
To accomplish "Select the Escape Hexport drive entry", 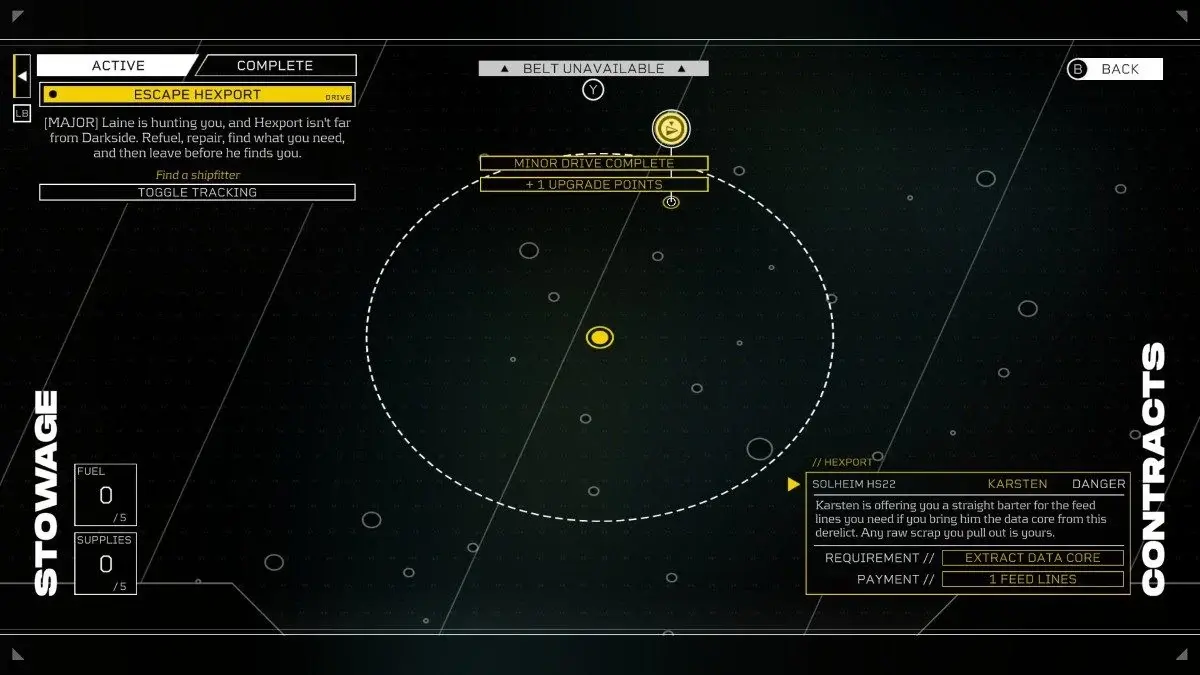I will (x=197, y=95).
